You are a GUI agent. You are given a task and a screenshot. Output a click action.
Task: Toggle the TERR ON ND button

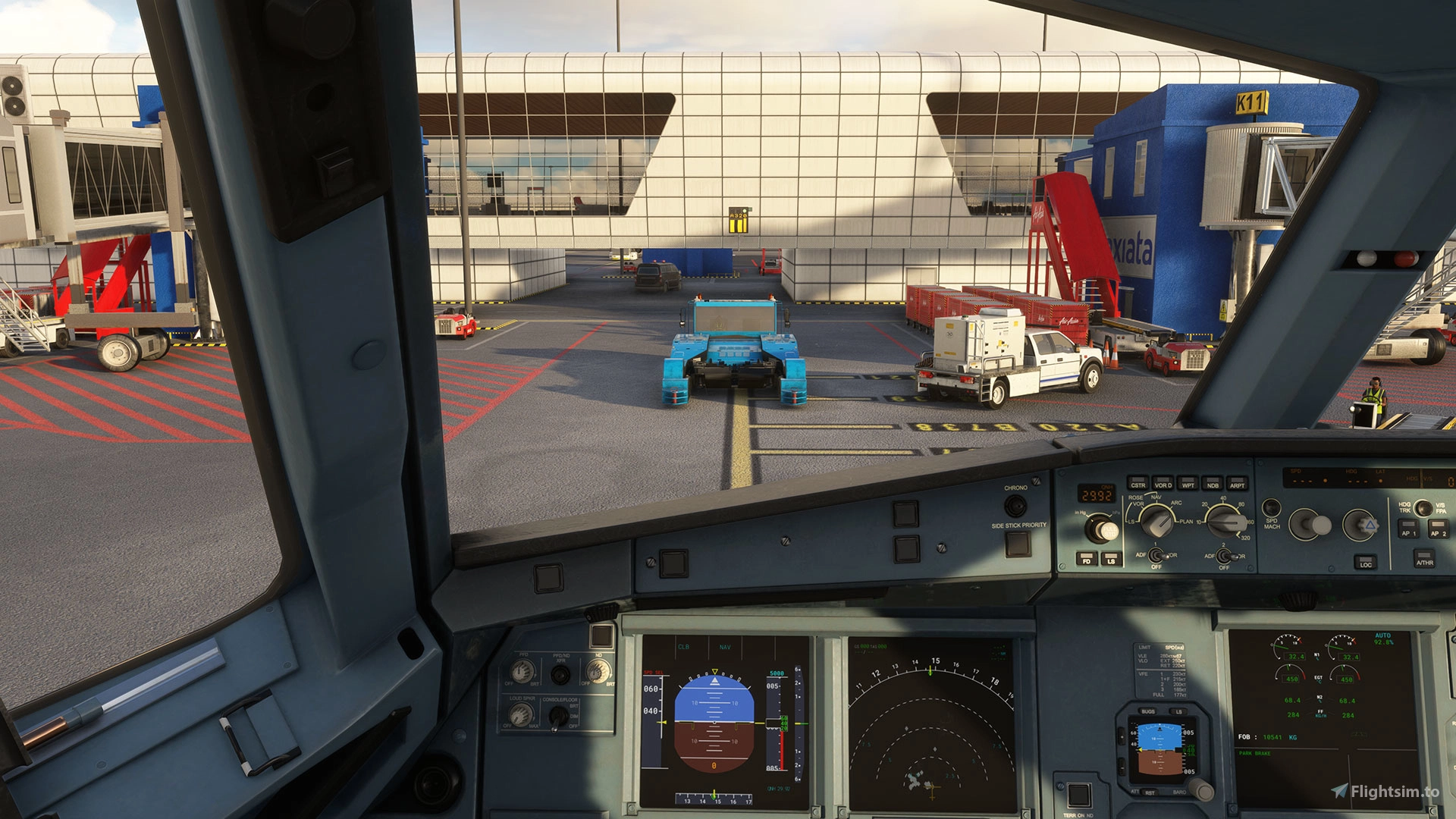(1078, 795)
